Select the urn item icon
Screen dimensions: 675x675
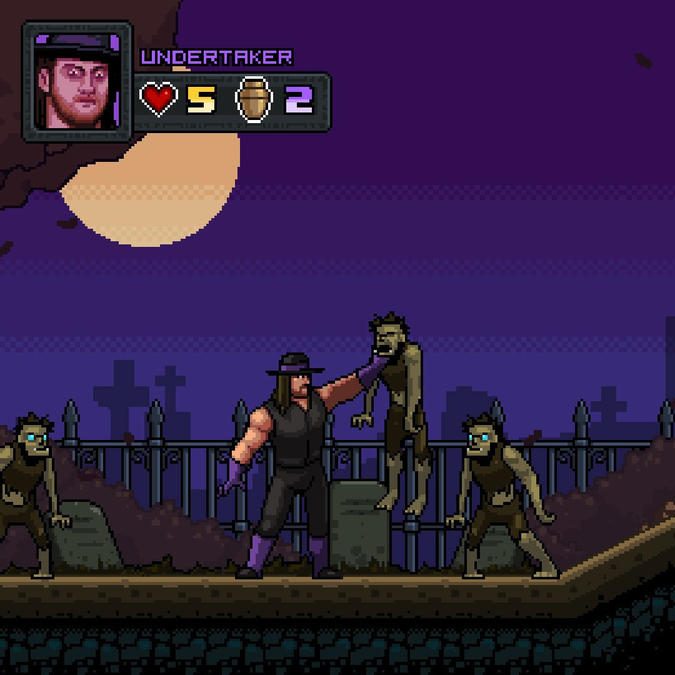254,100
